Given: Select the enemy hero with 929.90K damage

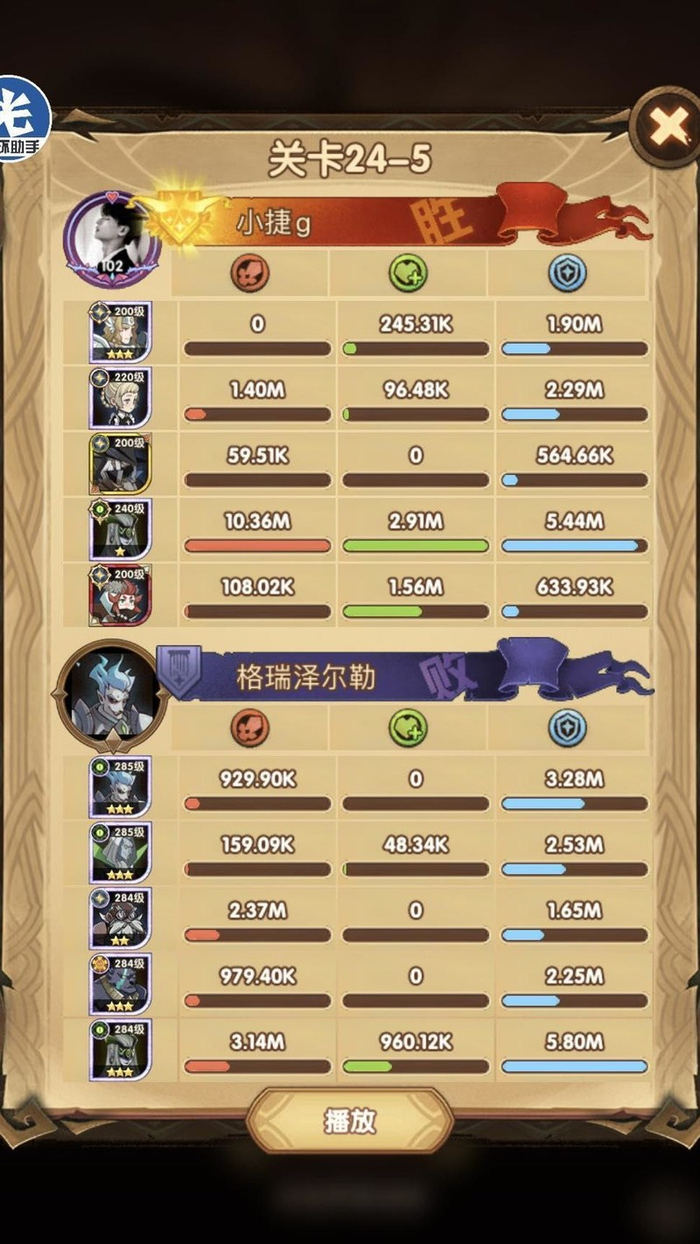Looking at the screenshot, I should tap(120, 786).
